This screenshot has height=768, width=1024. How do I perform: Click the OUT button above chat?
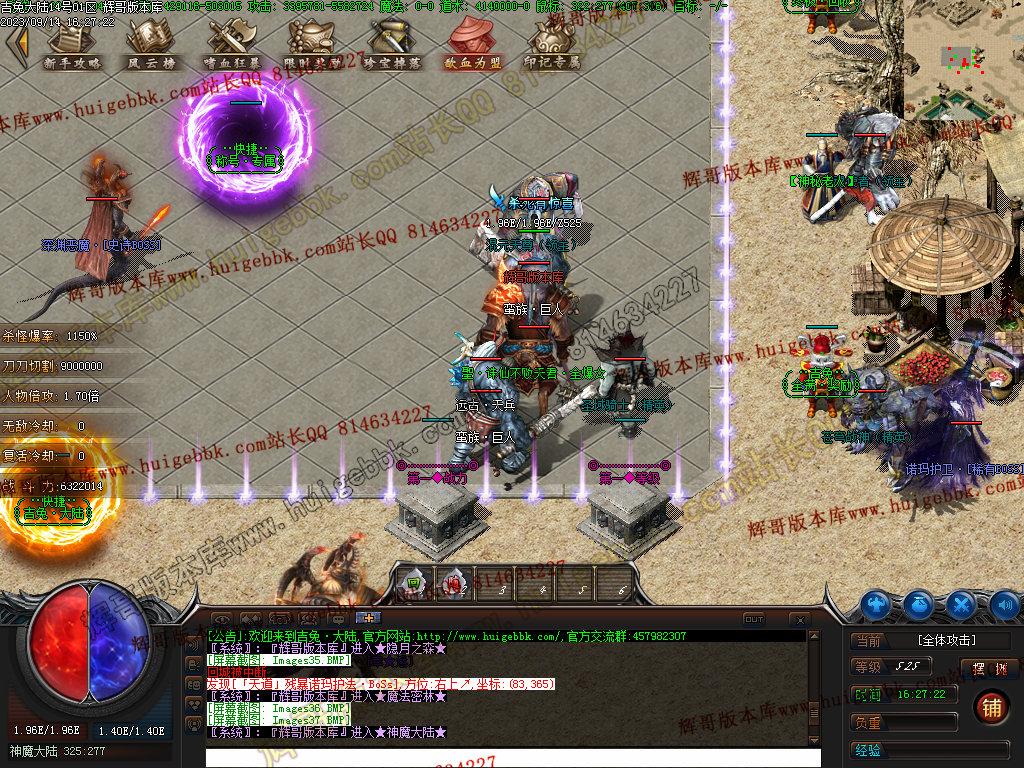tap(754, 619)
